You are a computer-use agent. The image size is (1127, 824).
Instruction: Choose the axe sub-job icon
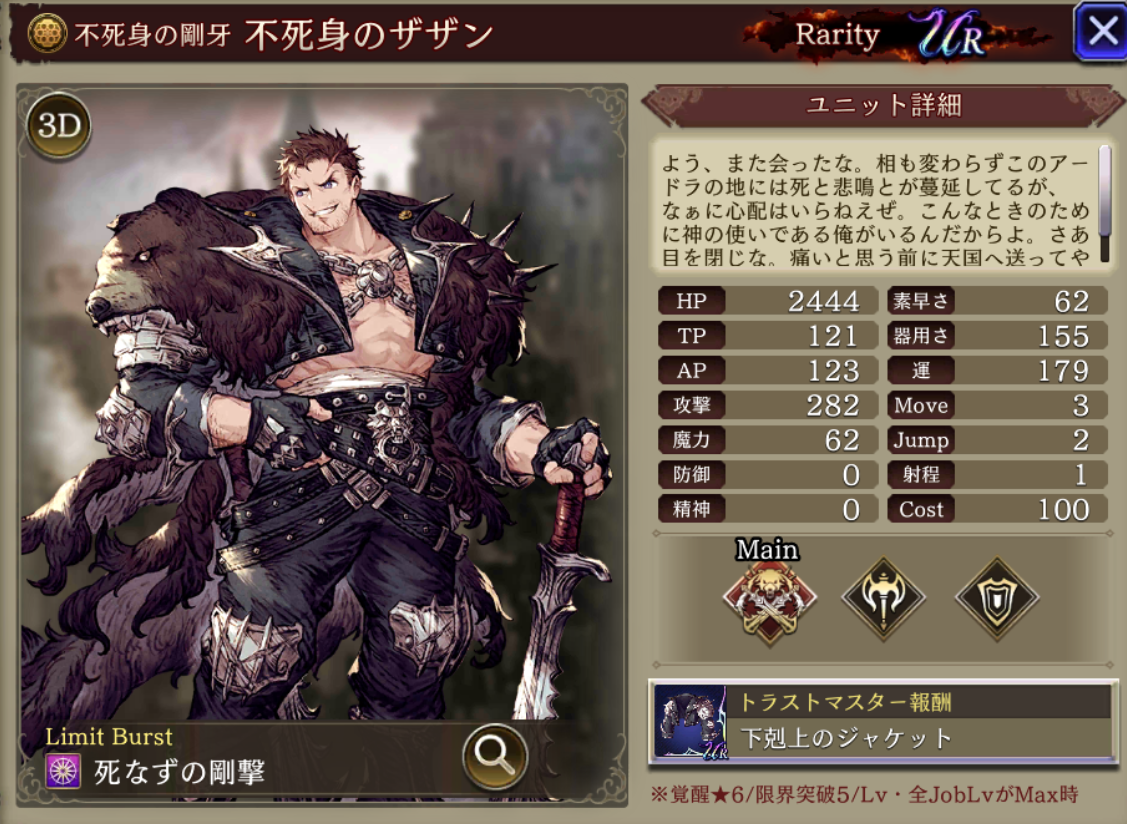pyautogui.click(x=883, y=600)
